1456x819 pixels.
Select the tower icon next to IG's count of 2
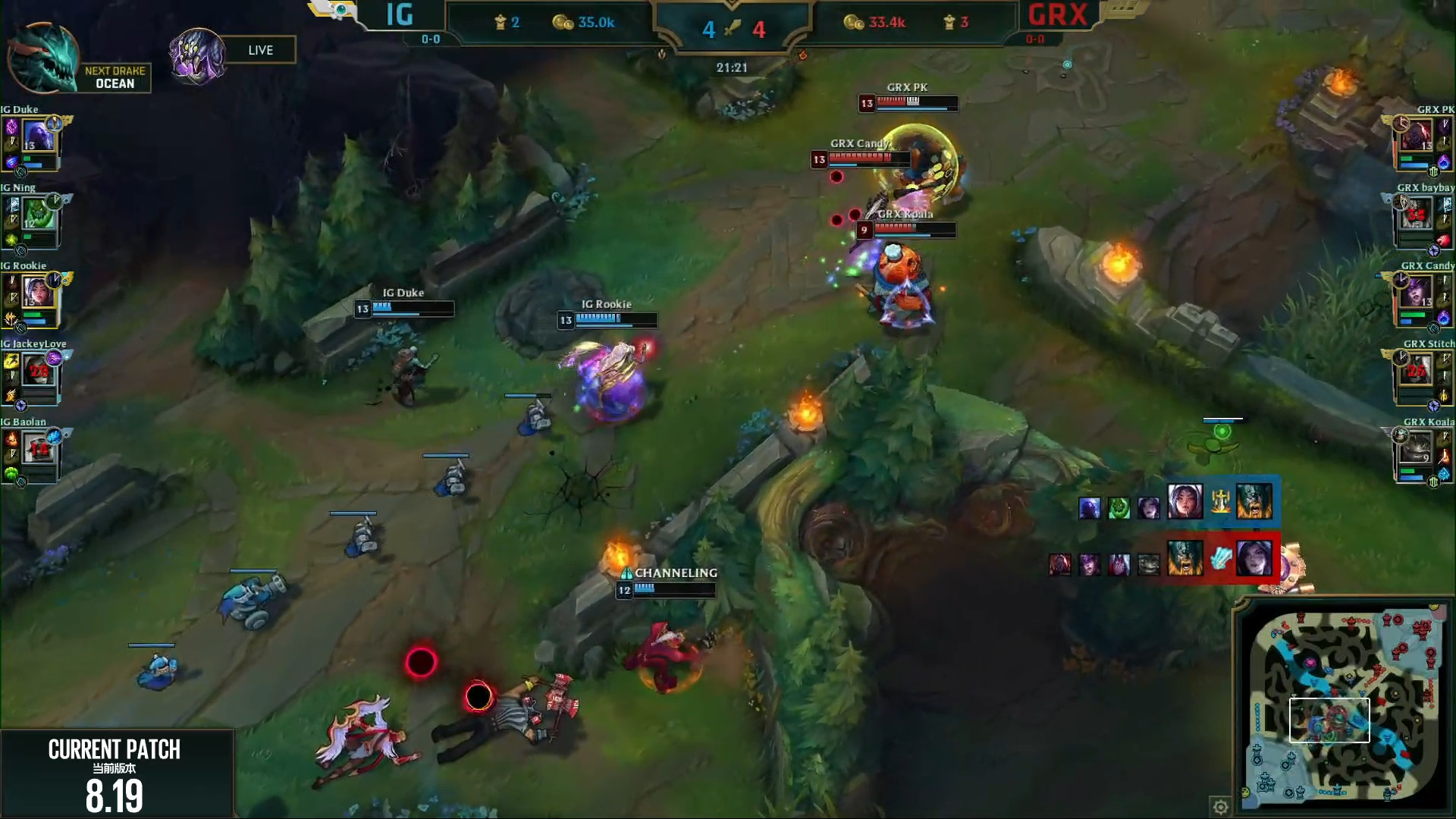click(x=501, y=22)
